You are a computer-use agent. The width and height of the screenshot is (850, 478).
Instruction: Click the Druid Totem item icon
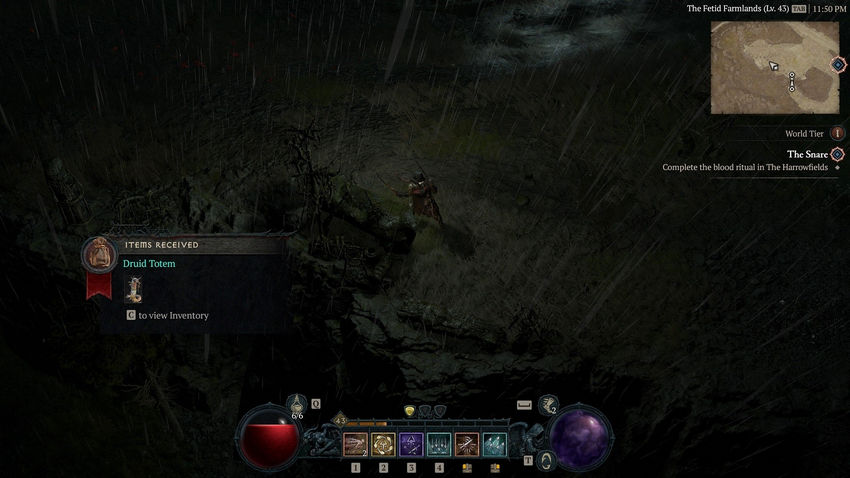coord(133,290)
